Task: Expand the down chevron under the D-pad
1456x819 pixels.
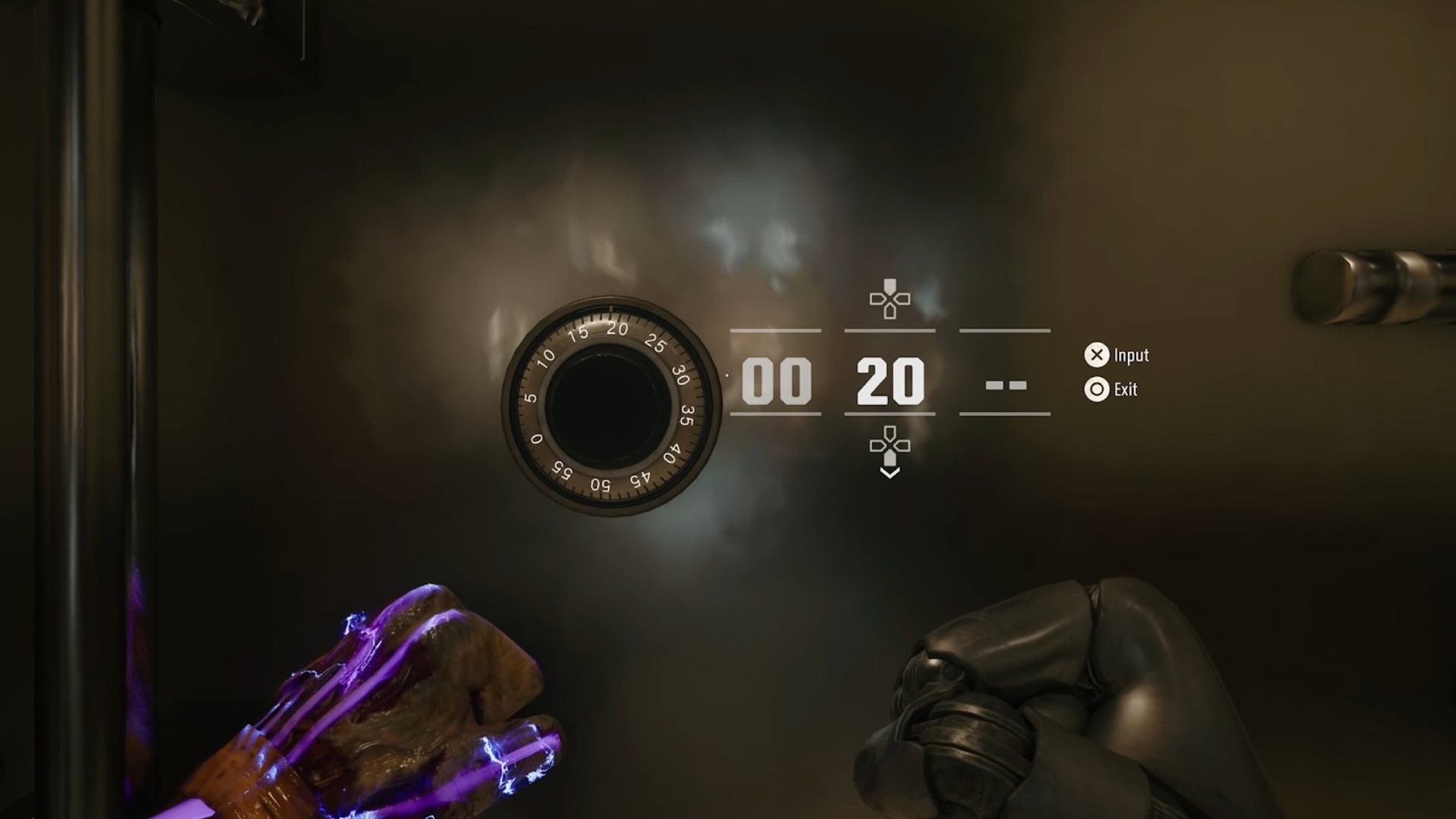Action: tap(889, 472)
